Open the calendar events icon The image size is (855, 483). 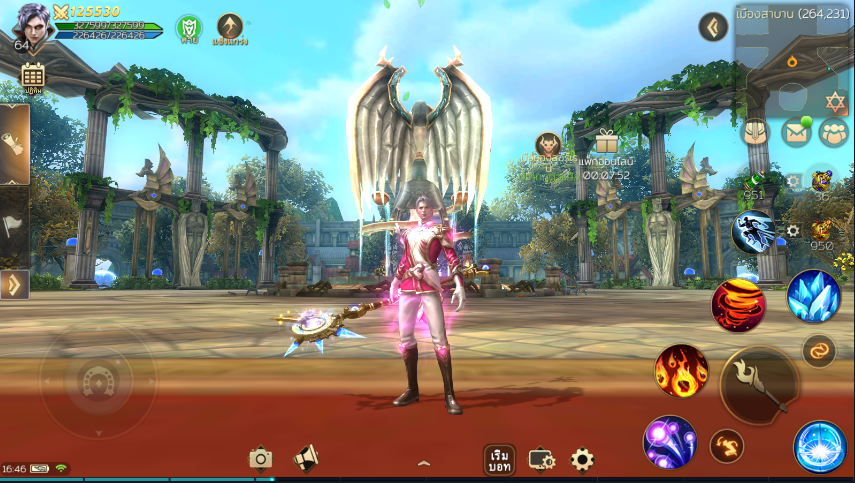[x=32, y=75]
